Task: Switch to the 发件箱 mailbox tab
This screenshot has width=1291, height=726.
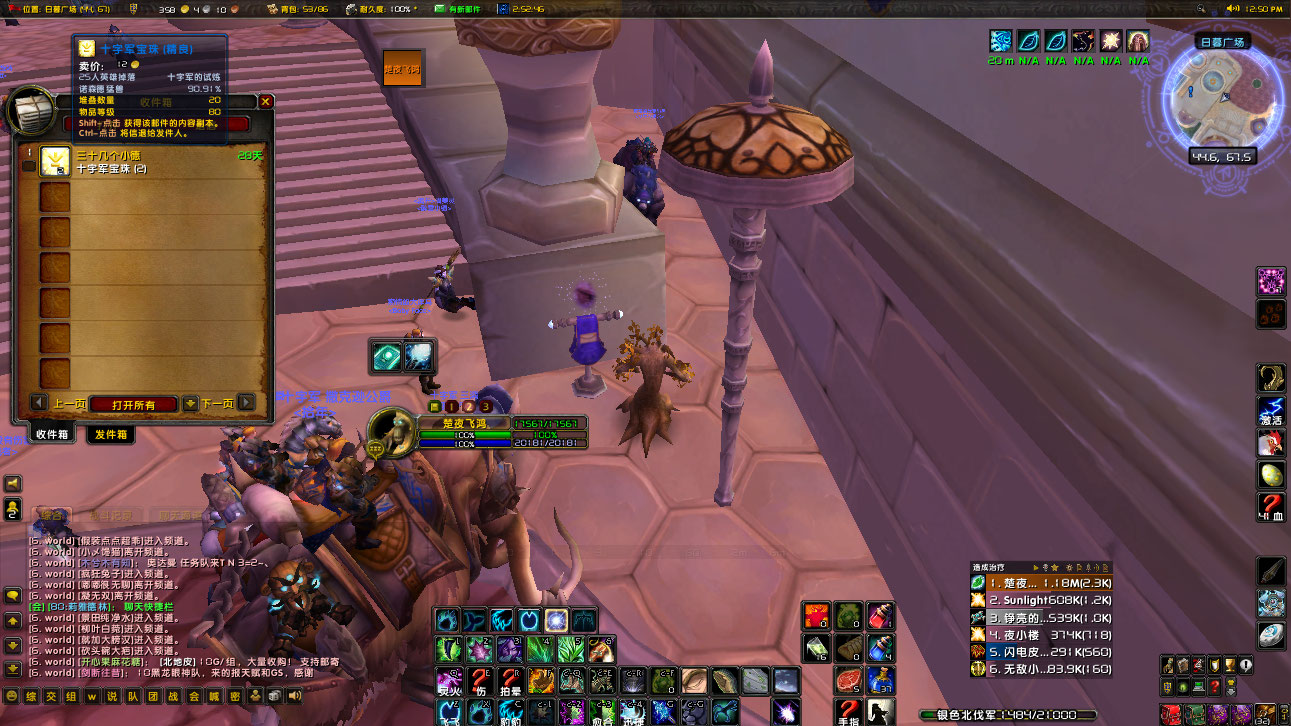Action: tap(111, 432)
